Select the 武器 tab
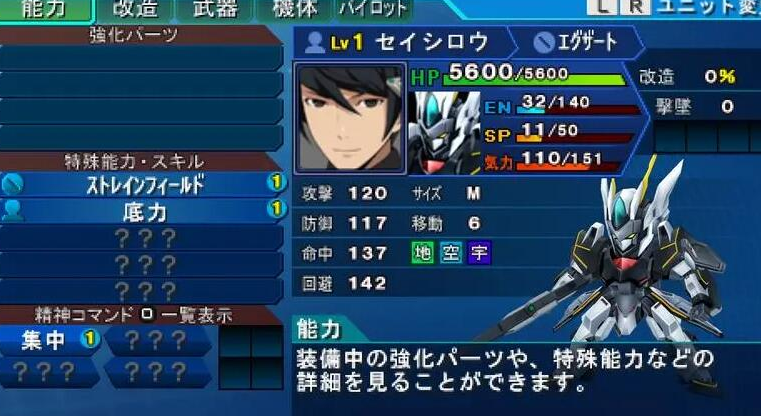761x416 pixels. (x=213, y=10)
